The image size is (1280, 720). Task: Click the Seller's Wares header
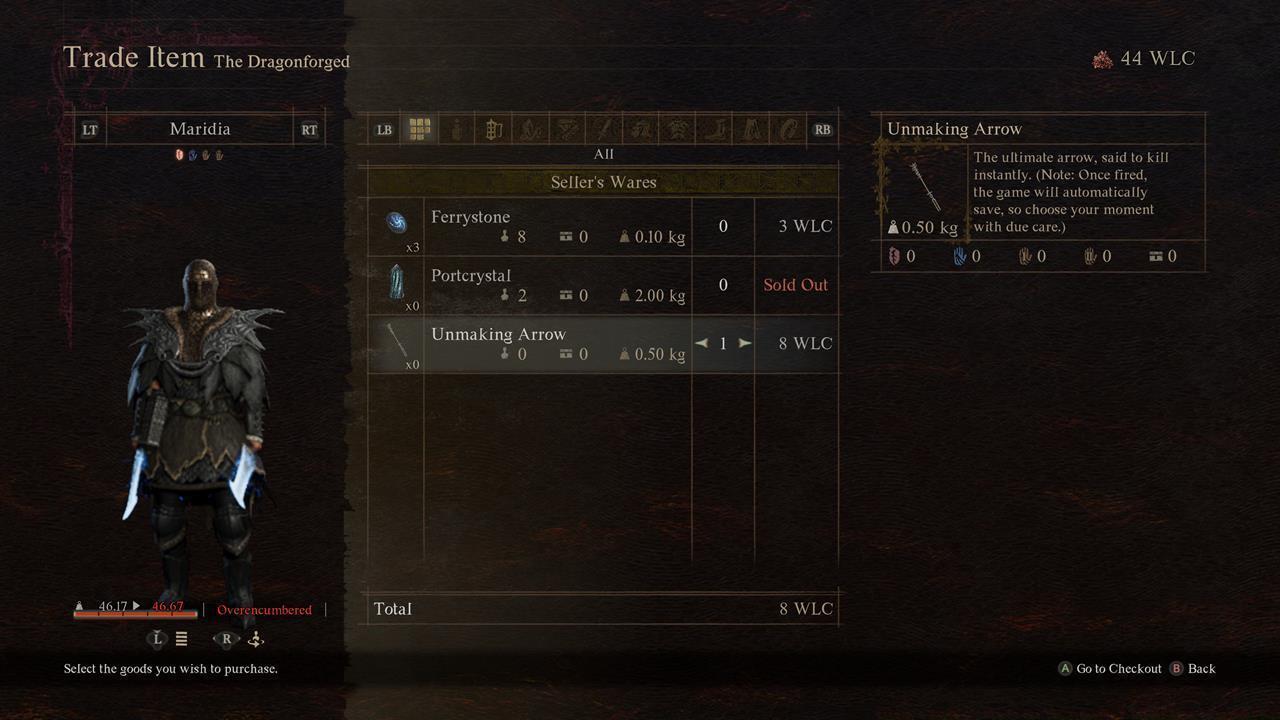pyautogui.click(x=603, y=182)
